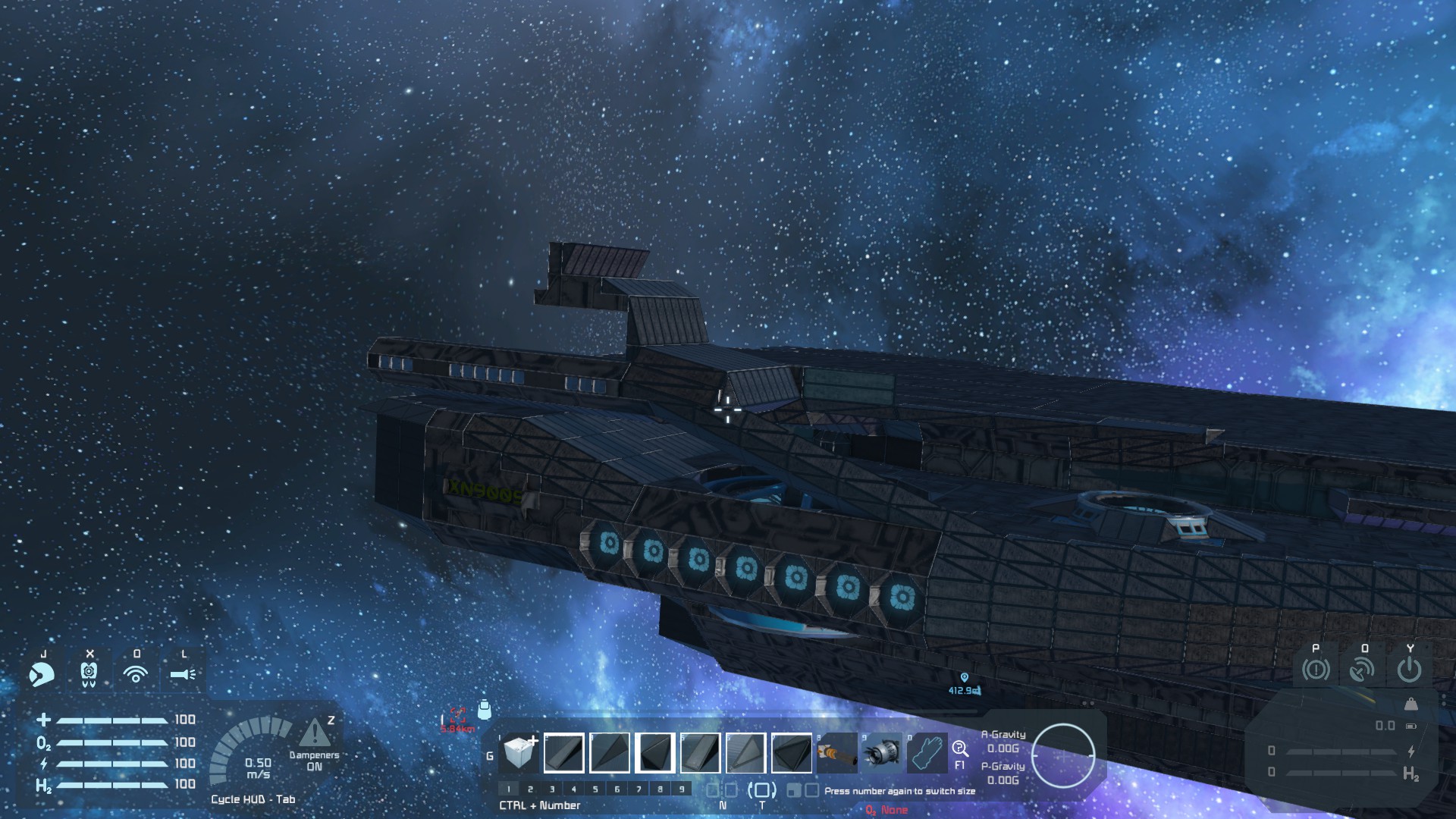Toggle the ship antenna broadcast icon
Image resolution: width=1456 pixels, height=819 pixels.
pos(1362,670)
